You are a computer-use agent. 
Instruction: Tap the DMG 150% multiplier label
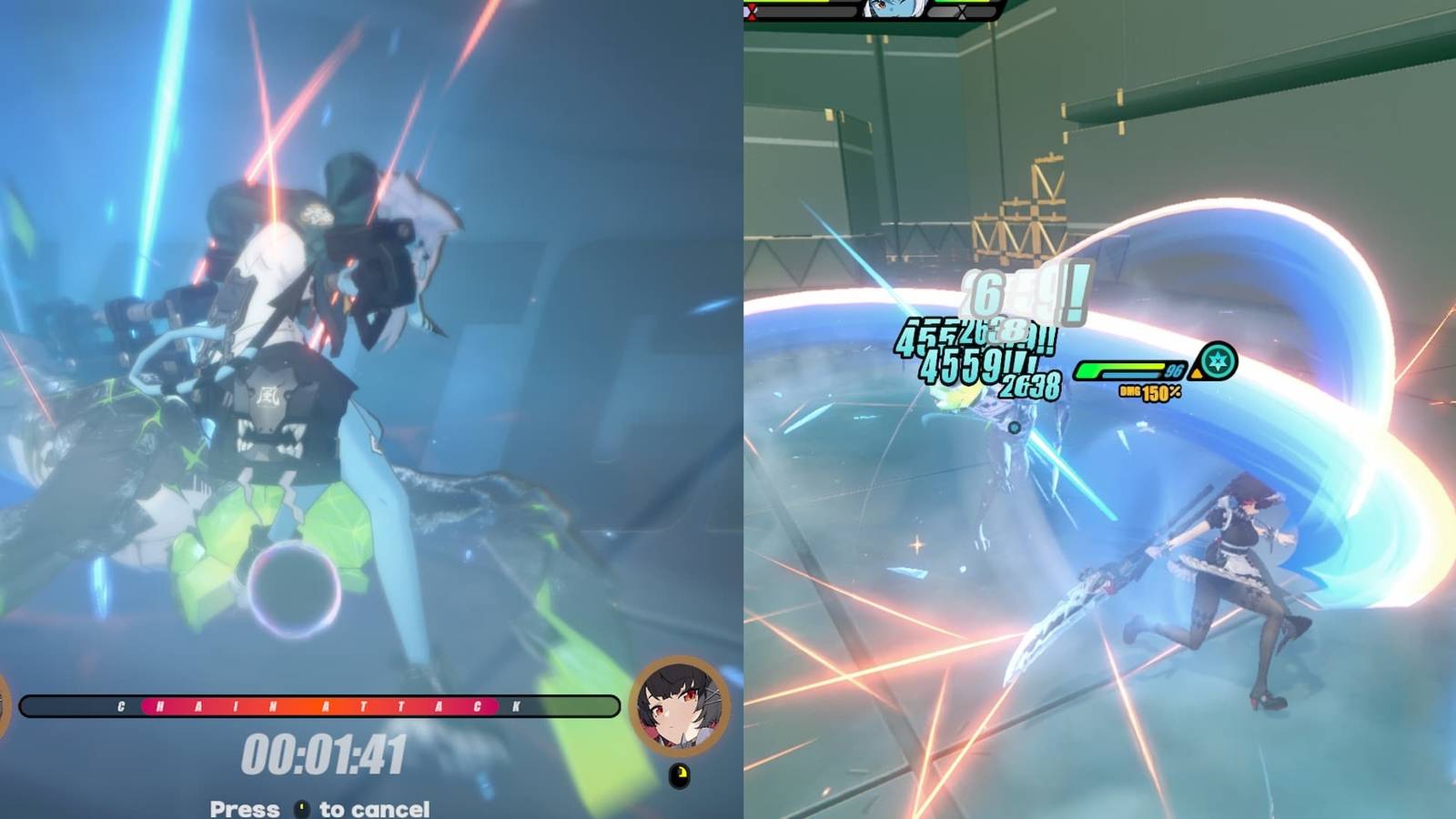[1150, 391]
